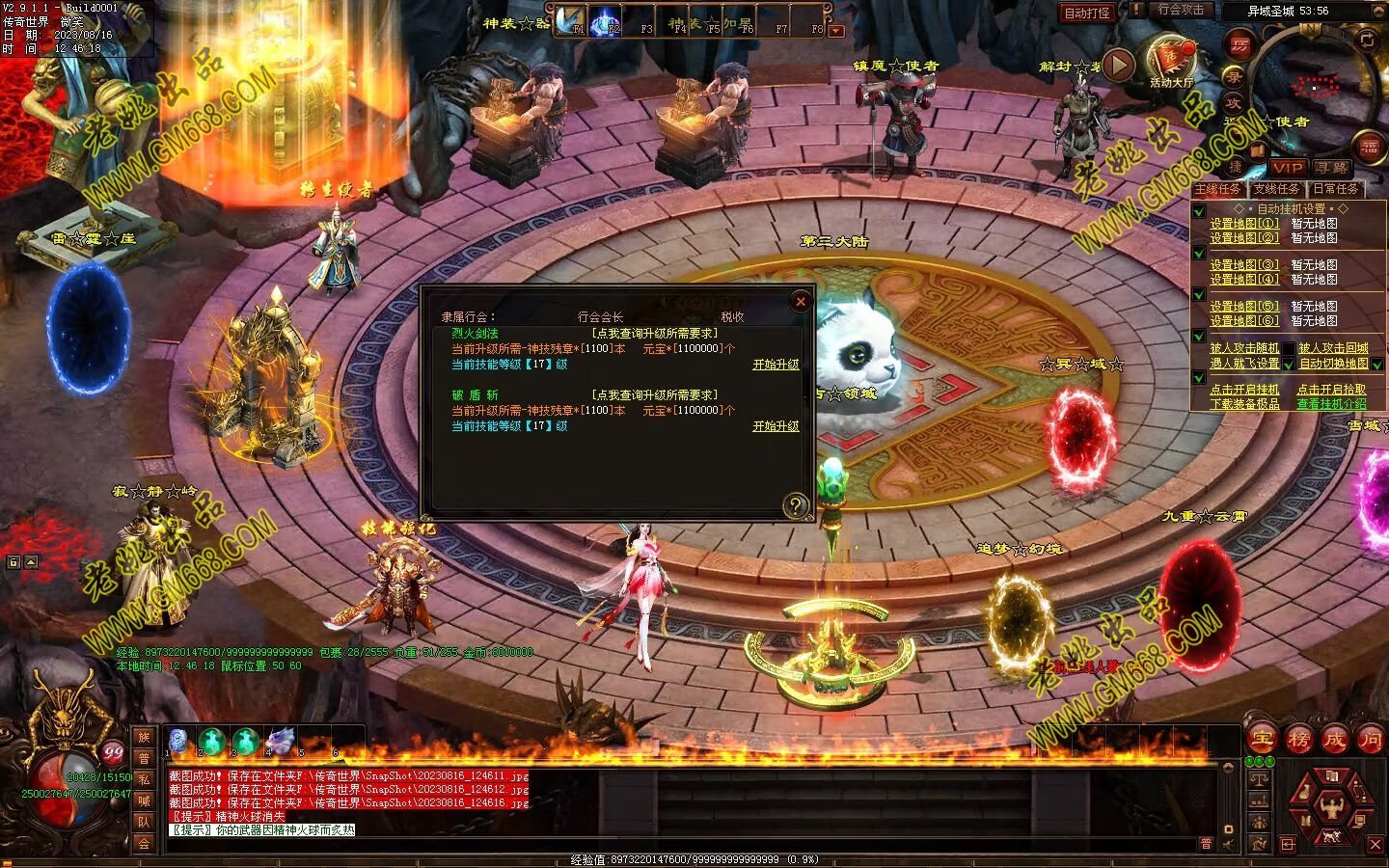This screenshot has width=1389, height=868.
Task: Click the 行会攻击 guild attack button
Action: click(1181, 10)
